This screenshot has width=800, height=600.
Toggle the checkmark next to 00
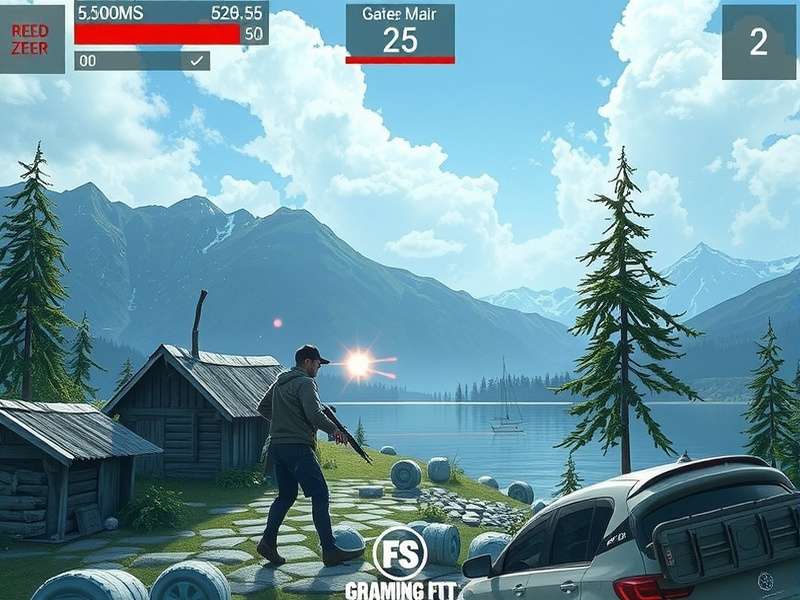(x=198, y=61)
